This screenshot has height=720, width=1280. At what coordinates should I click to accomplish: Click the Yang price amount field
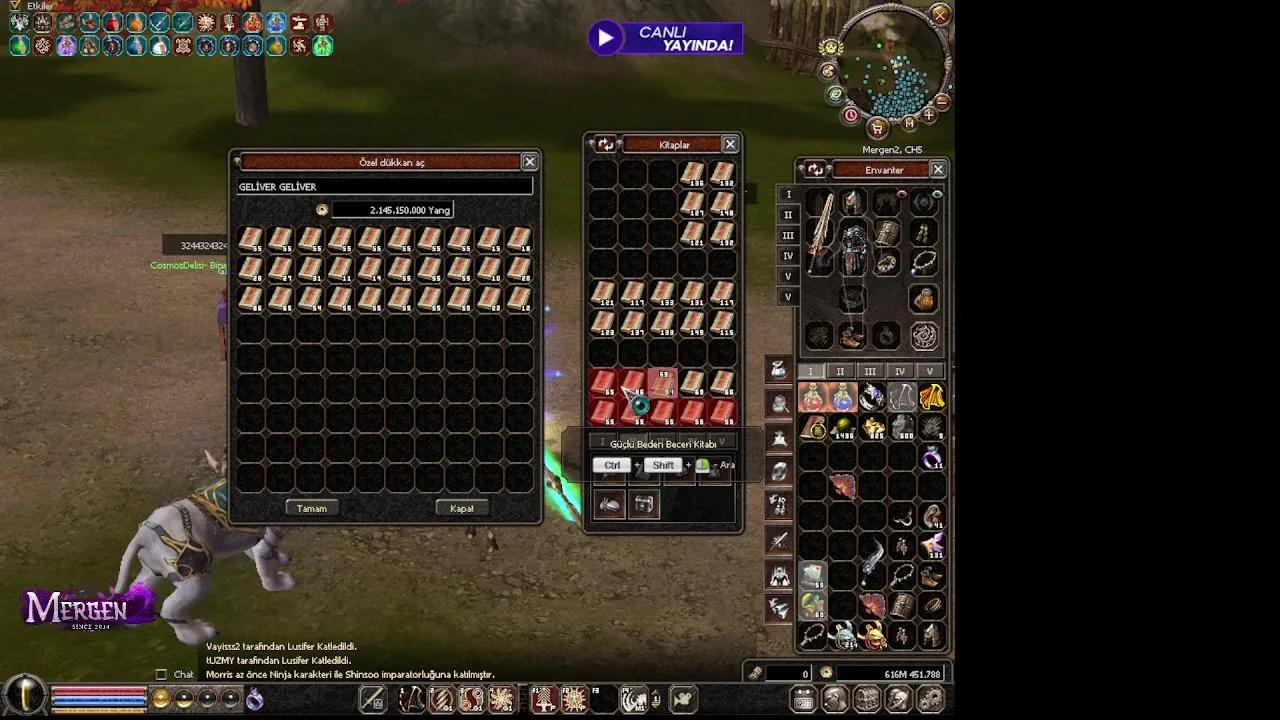pos(392,210)
